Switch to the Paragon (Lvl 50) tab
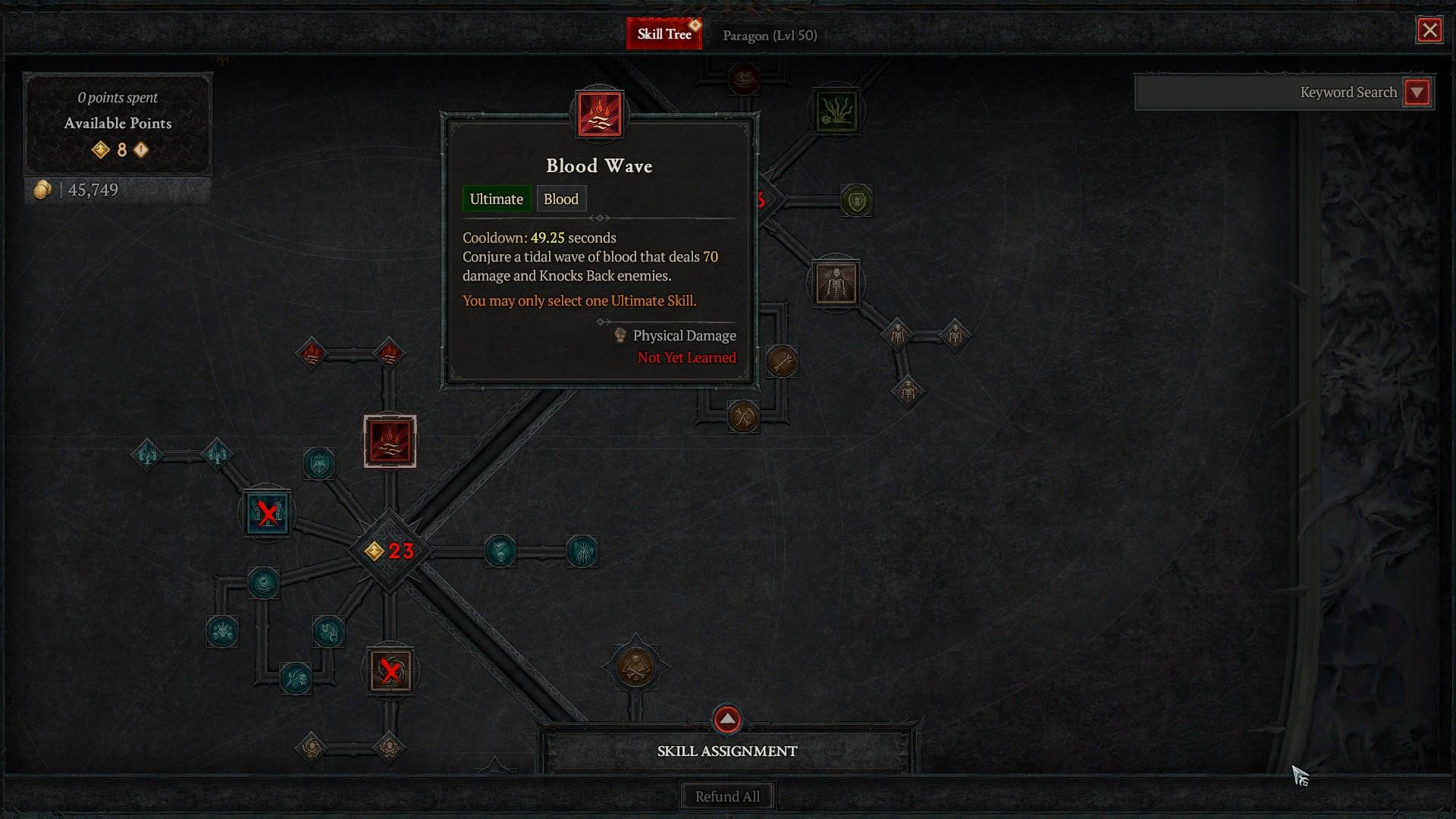1456x819 pixels. coord(770,36)
